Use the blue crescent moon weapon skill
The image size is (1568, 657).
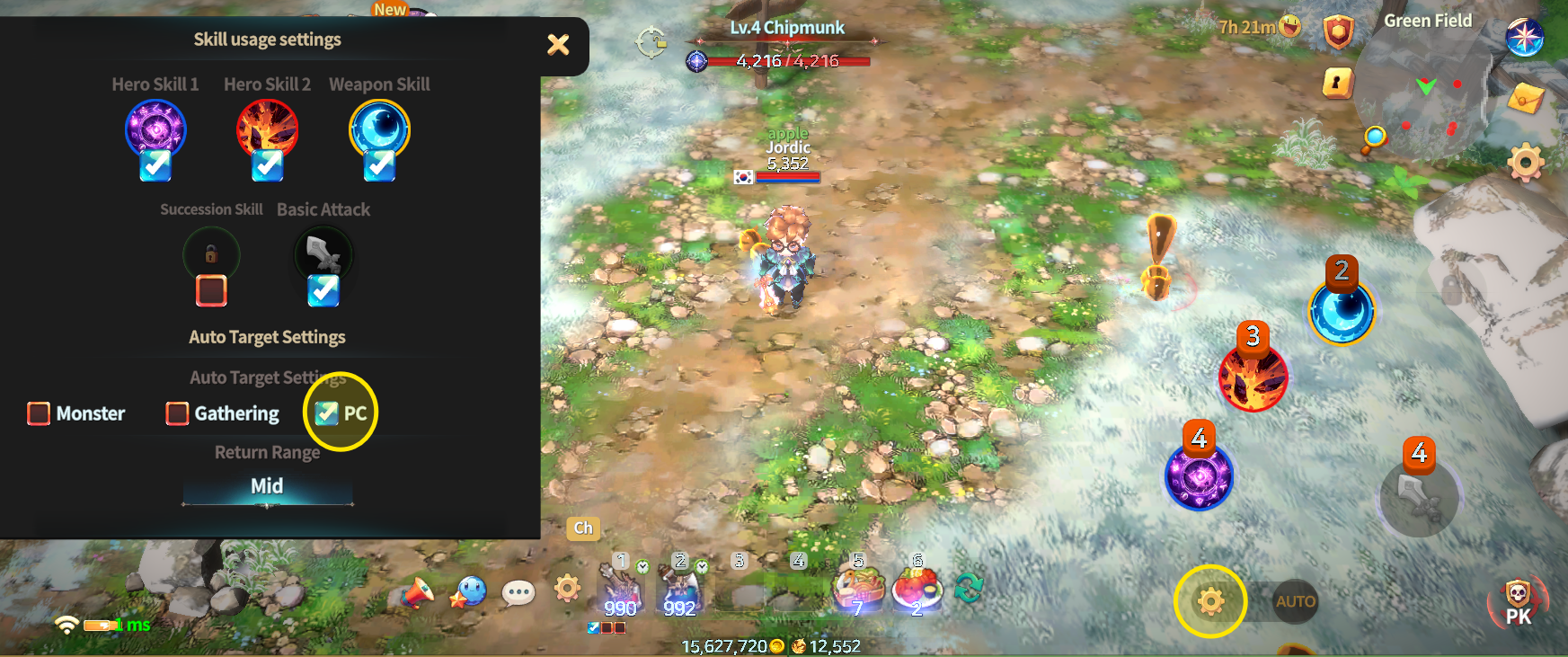[1342, 312]
